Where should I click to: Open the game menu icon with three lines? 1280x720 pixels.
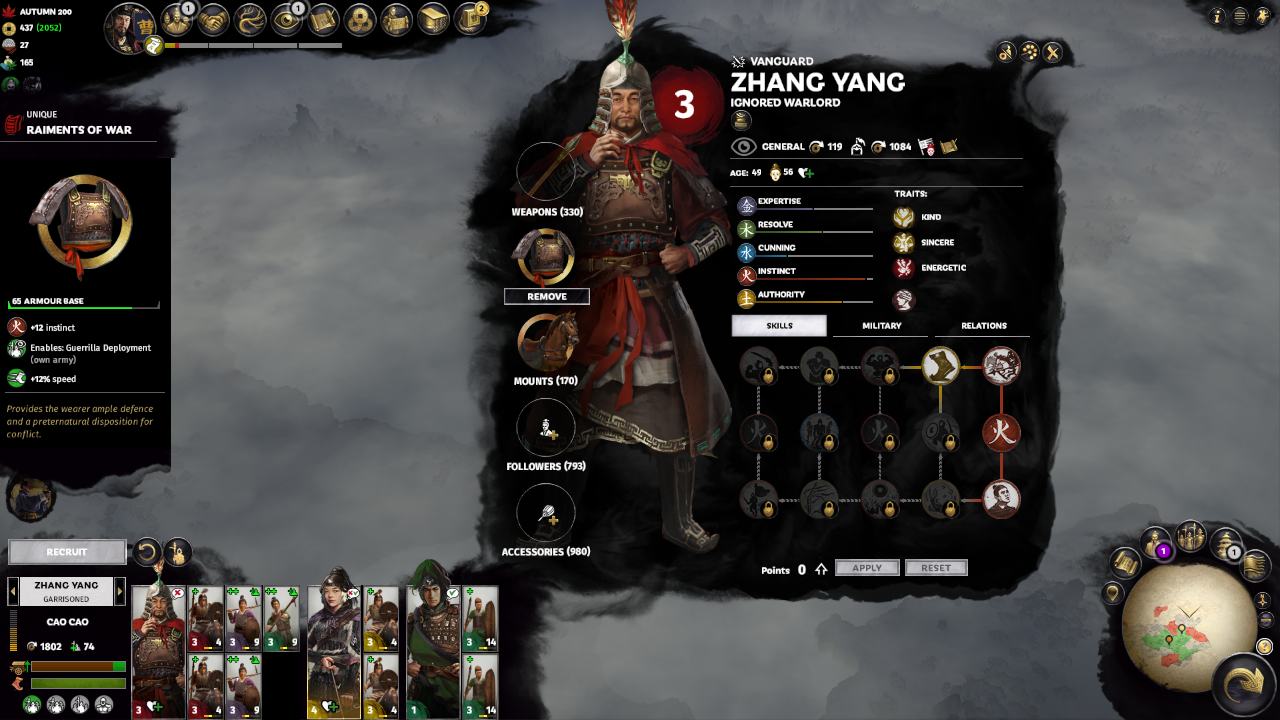point(1240,16)
